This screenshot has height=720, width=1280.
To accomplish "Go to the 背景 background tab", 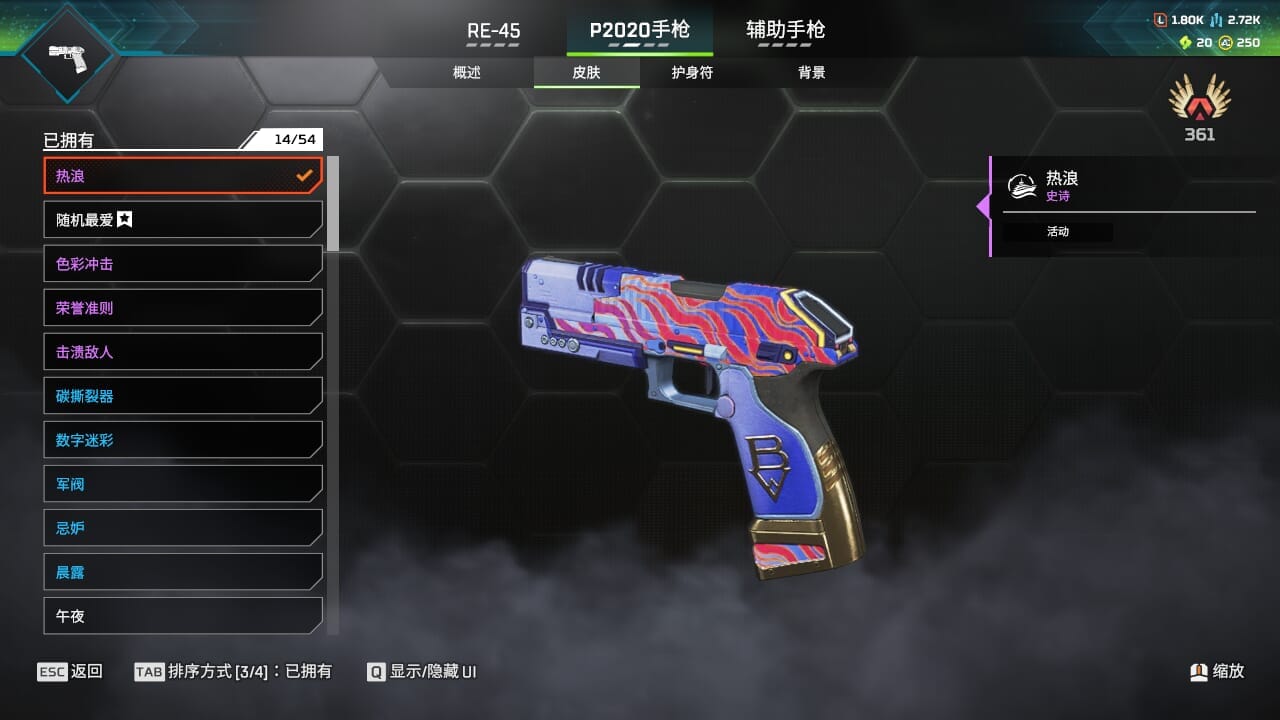I will click(x=811, y=73).
